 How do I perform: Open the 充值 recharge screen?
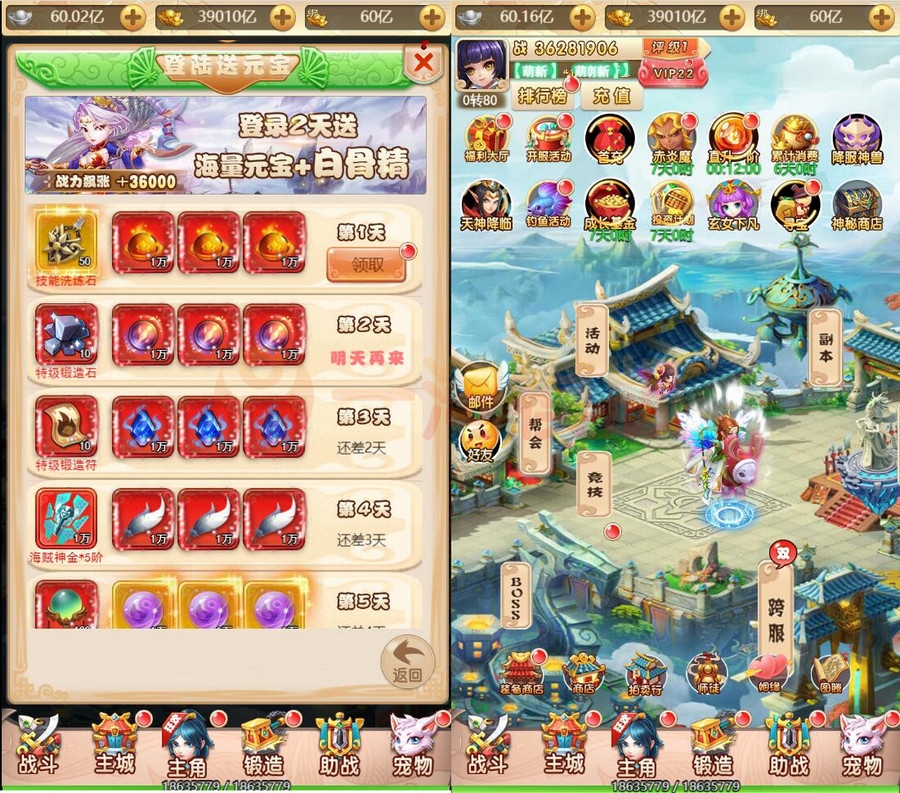pyautogui.click(x=611, y=96)
